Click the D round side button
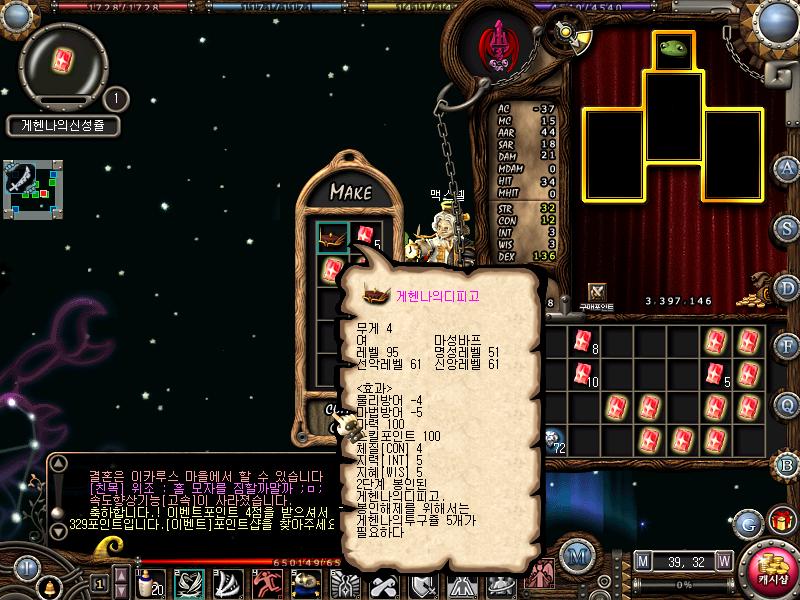 pos(787,286)
